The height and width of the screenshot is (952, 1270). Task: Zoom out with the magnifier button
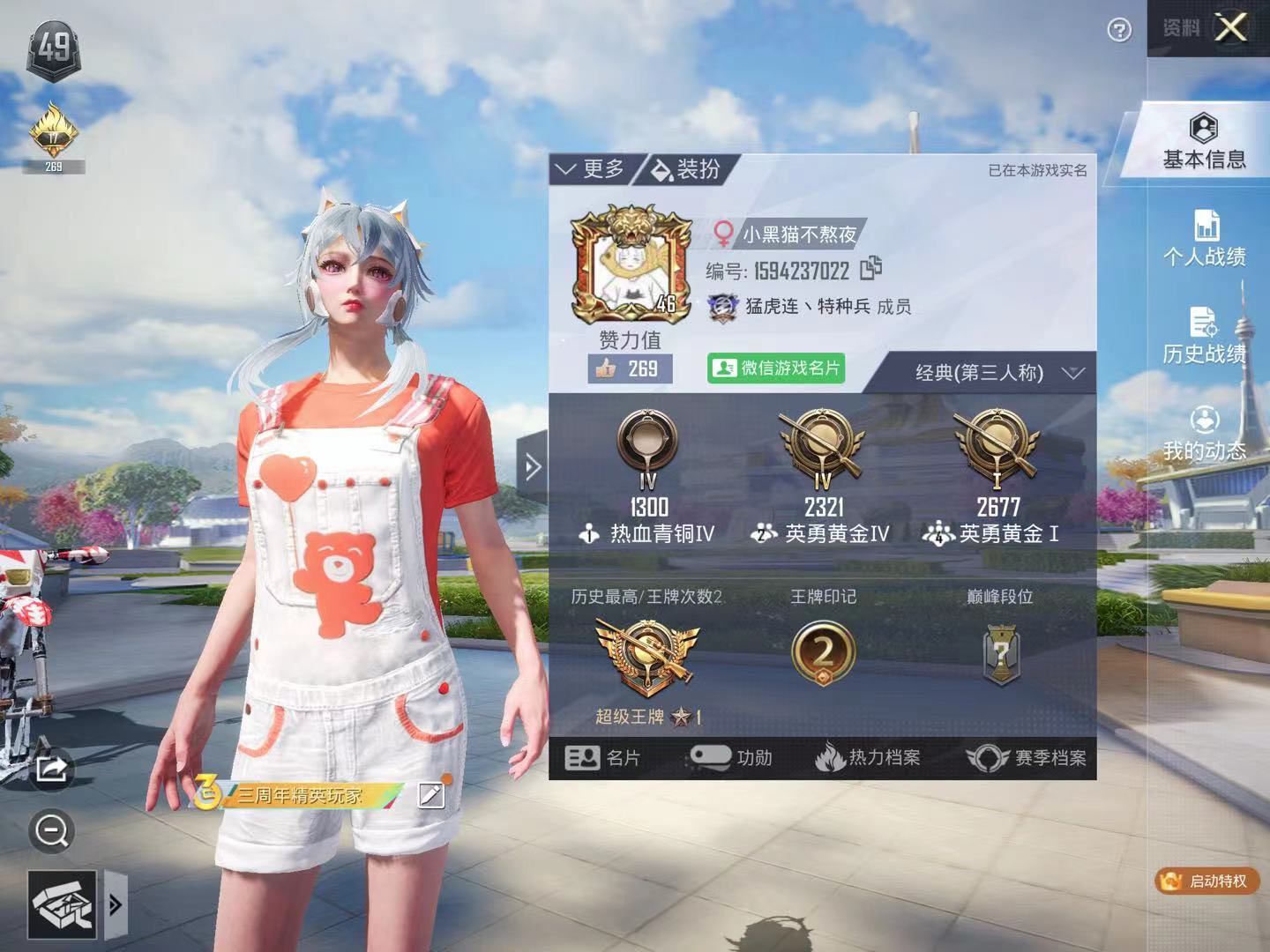[x=51, y=831]
